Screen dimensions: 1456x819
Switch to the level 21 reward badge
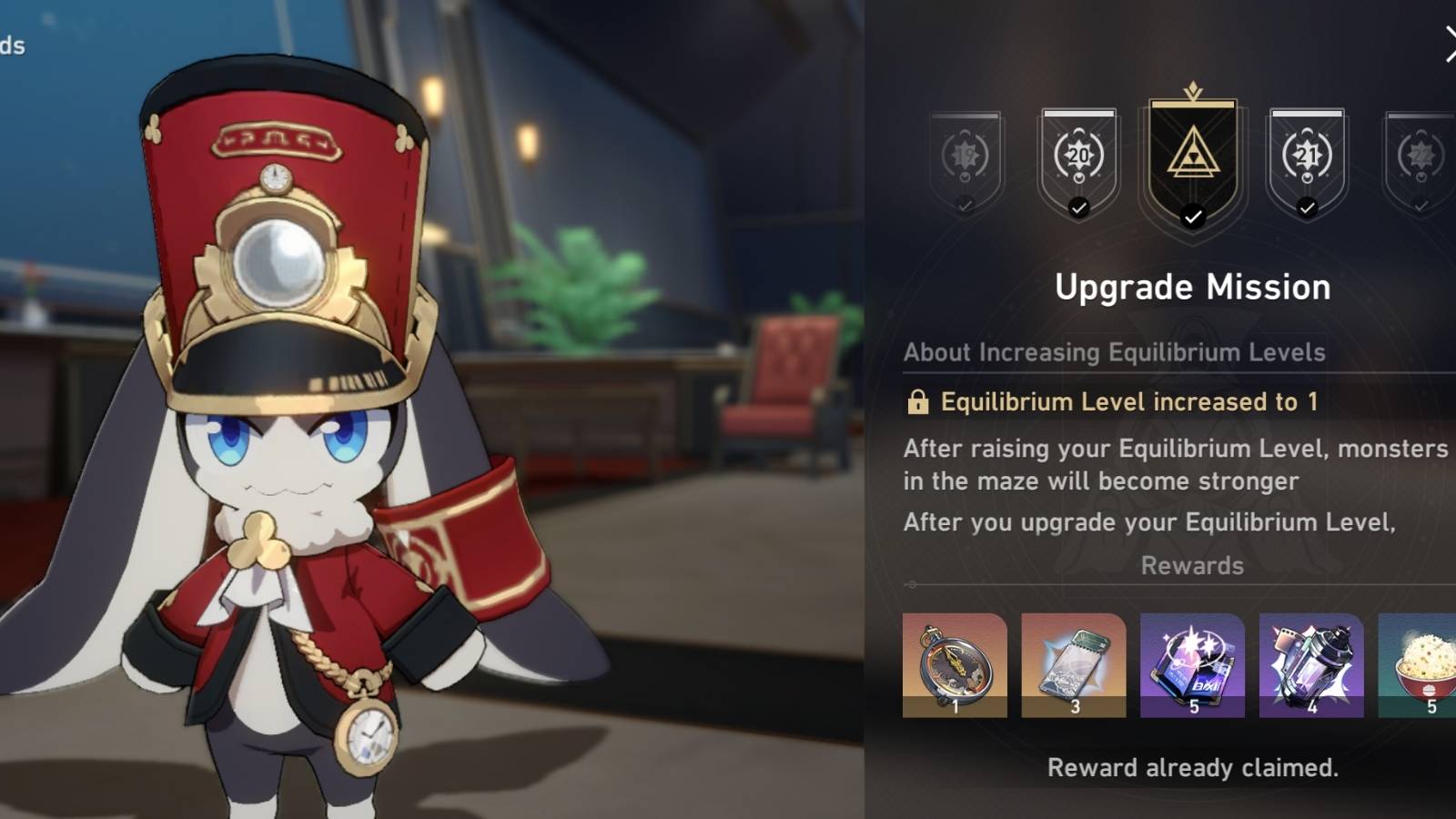click(x=1308, y=157)
